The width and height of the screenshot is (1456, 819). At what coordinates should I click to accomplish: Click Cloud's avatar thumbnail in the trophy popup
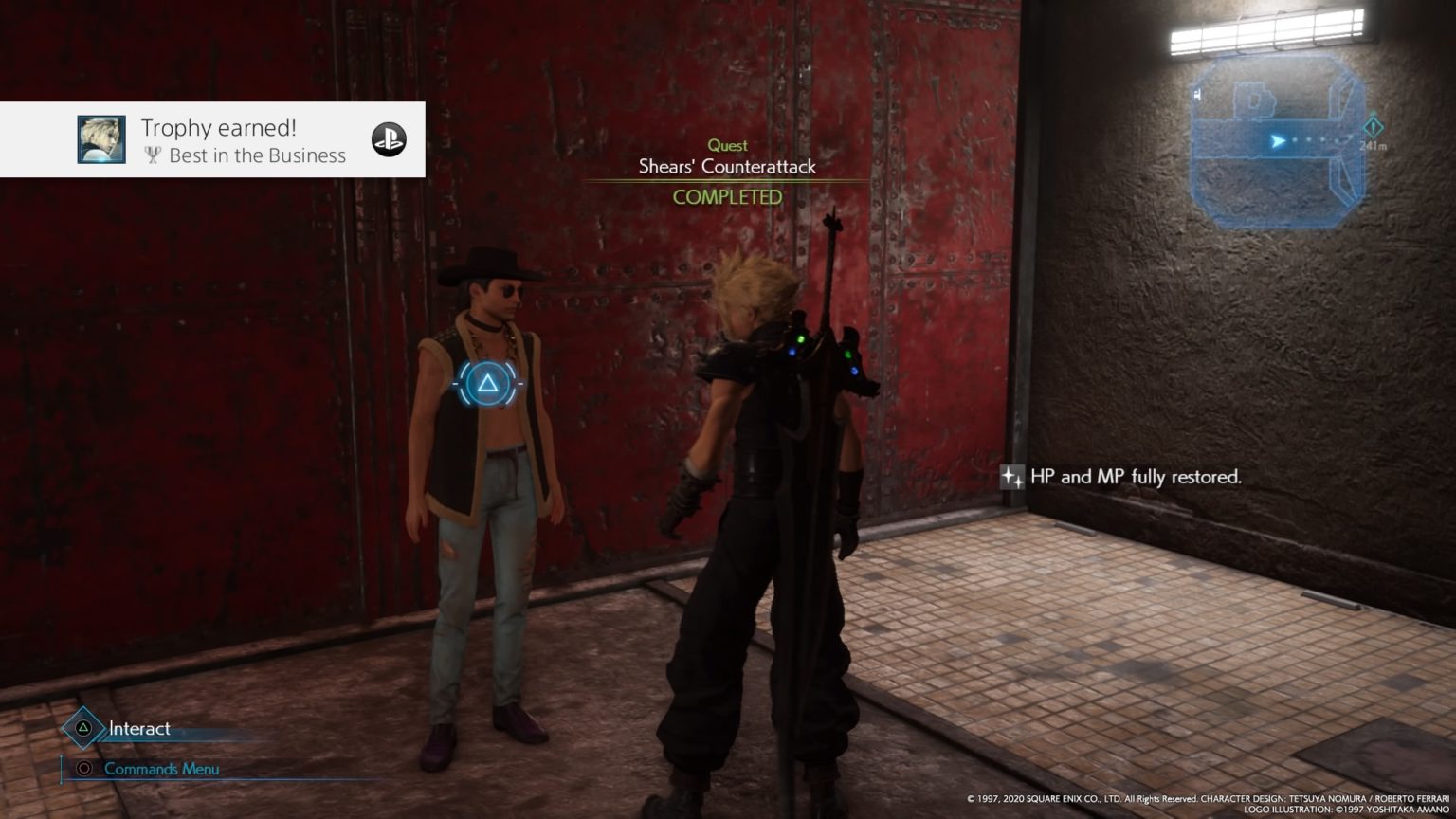point(101,139)
